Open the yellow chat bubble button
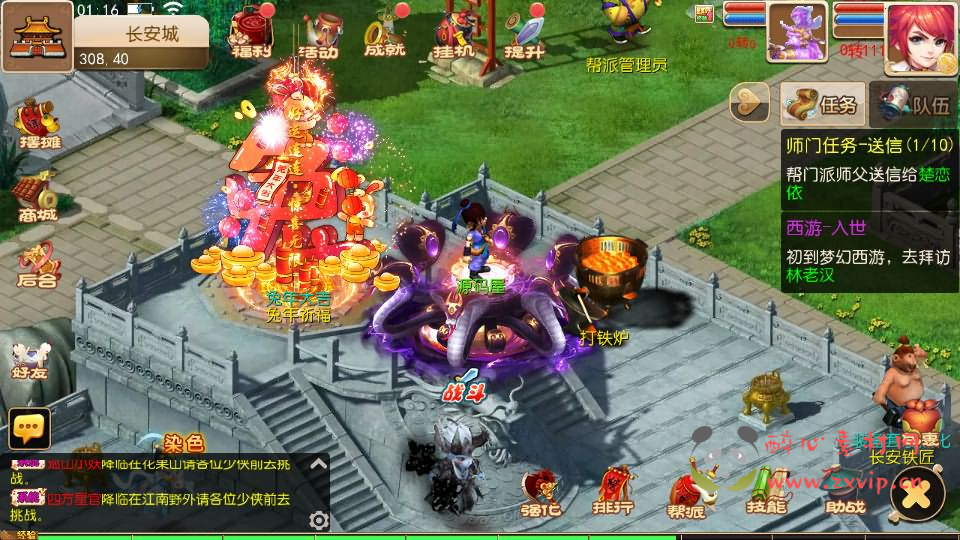Viewport: 960px width, 540px height. pos(30,428)
